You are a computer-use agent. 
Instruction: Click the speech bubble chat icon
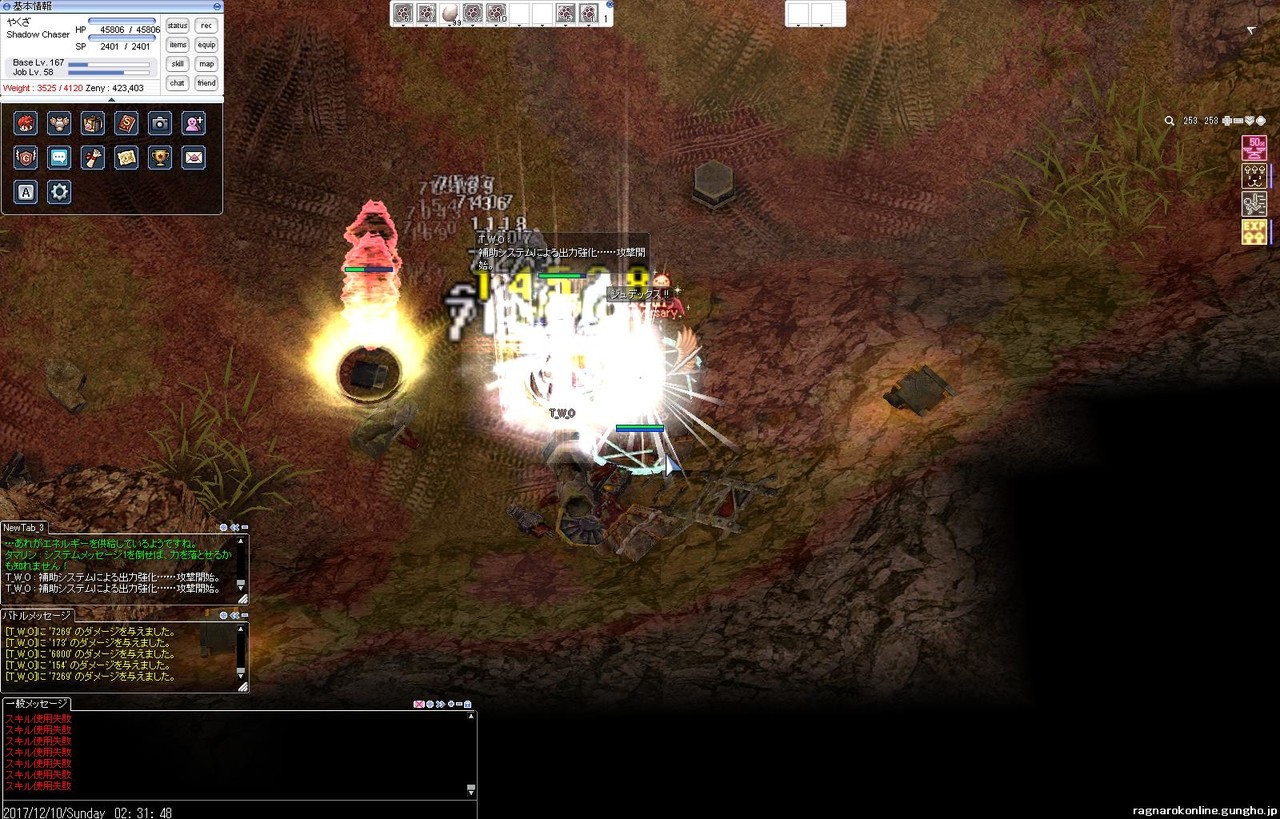[x=59, y=158]
